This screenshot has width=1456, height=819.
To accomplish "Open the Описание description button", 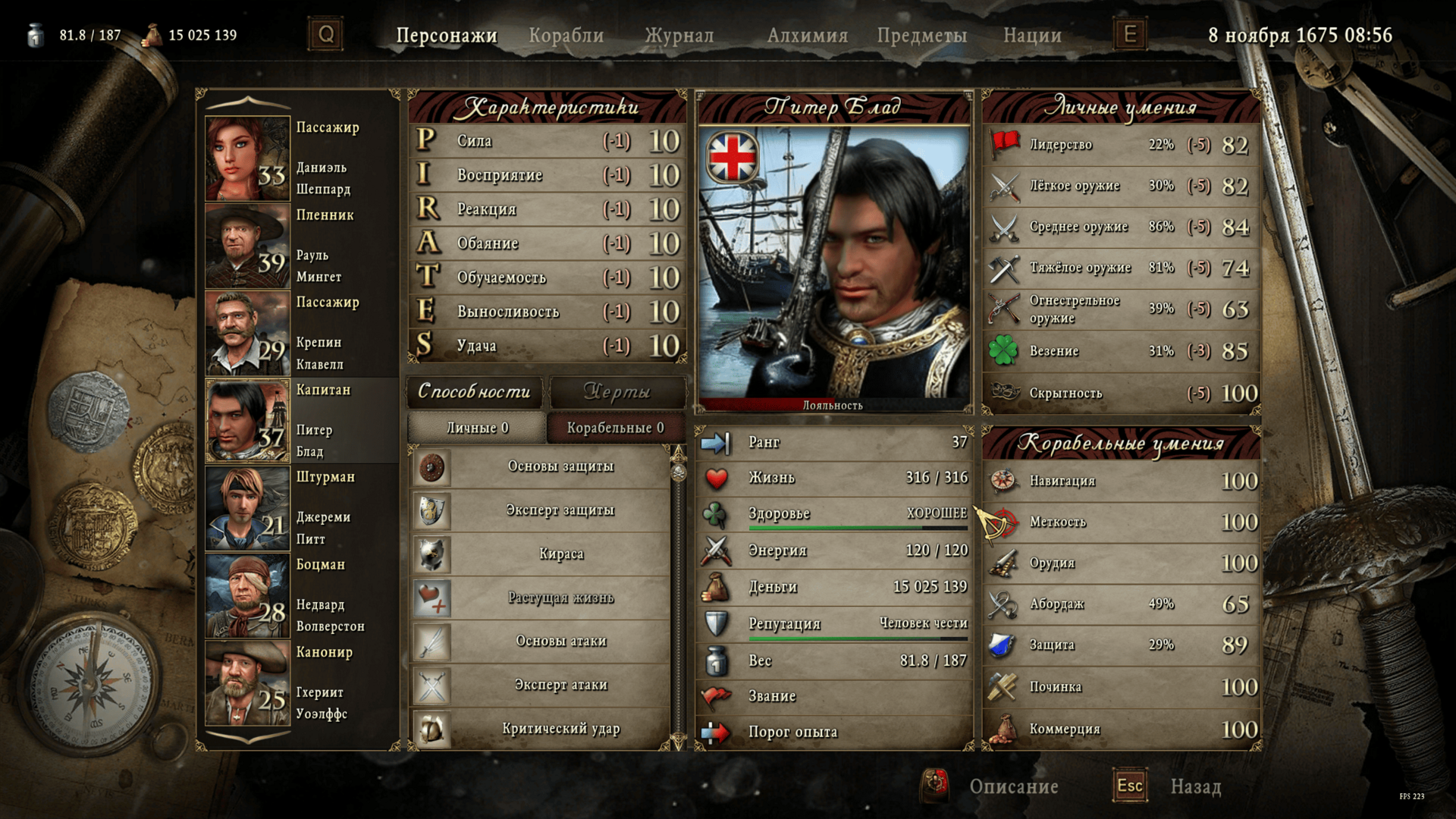I will 1012,786.
